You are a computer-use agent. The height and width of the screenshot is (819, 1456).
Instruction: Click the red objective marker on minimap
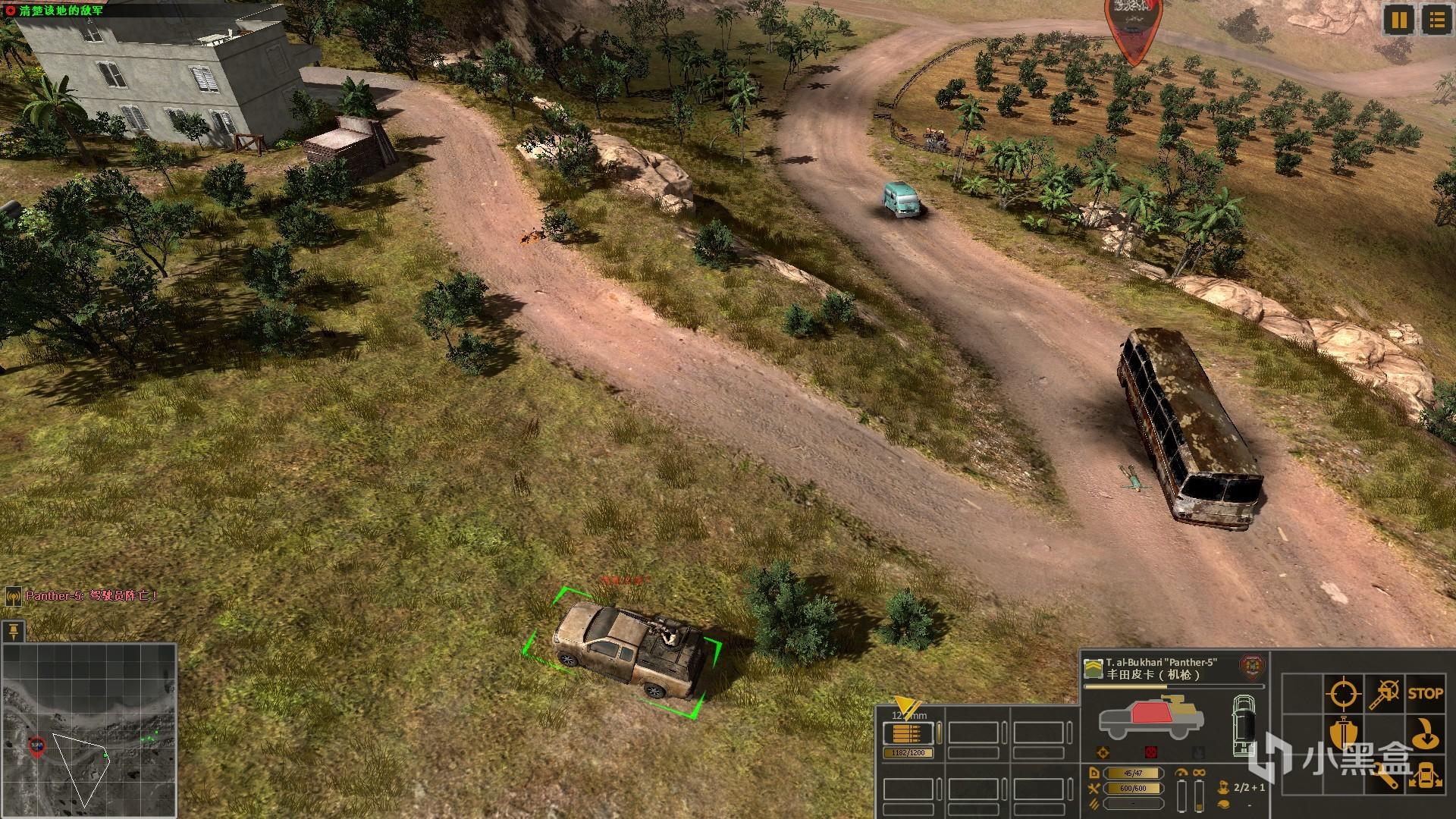click(36, 745)
